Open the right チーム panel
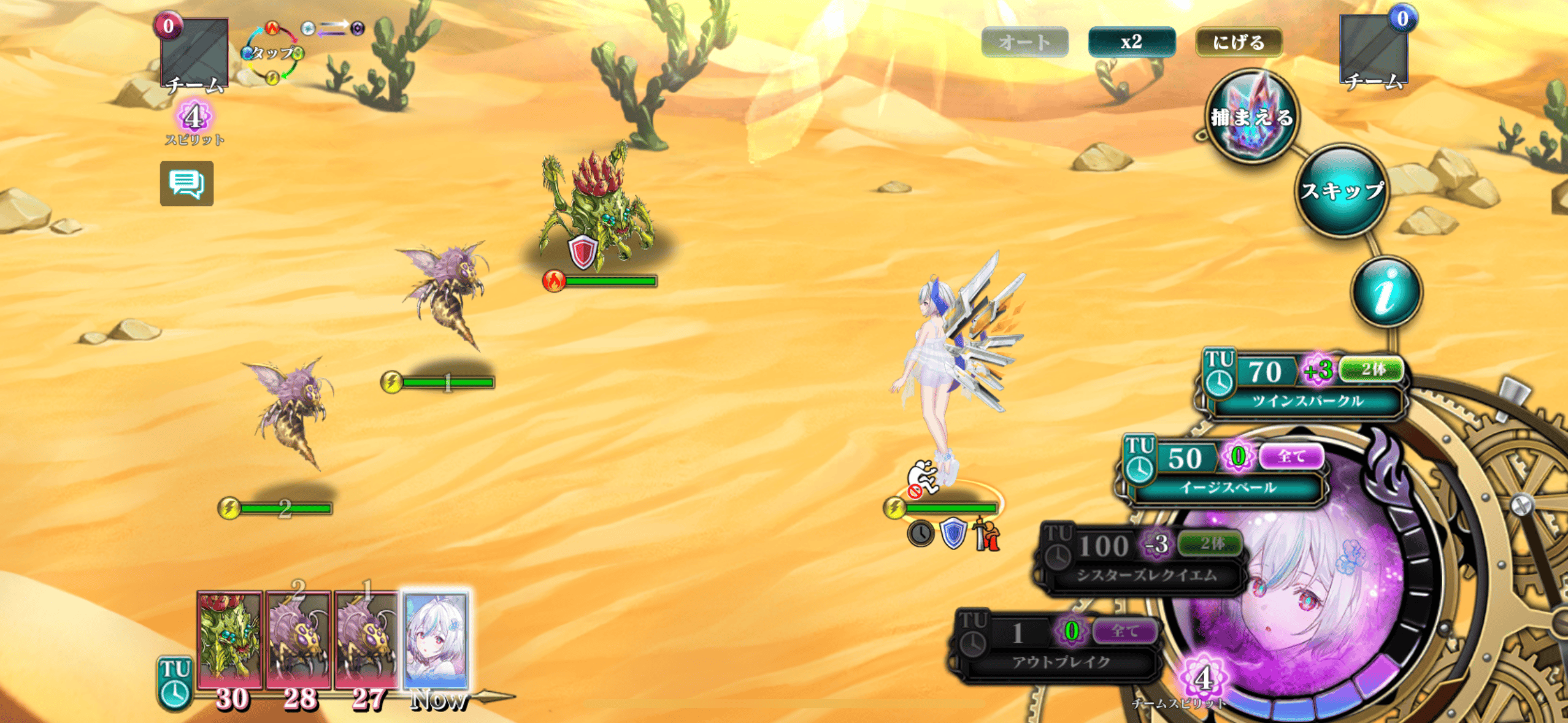The width and height of the screenshot is (1568, 723). 1374,52
